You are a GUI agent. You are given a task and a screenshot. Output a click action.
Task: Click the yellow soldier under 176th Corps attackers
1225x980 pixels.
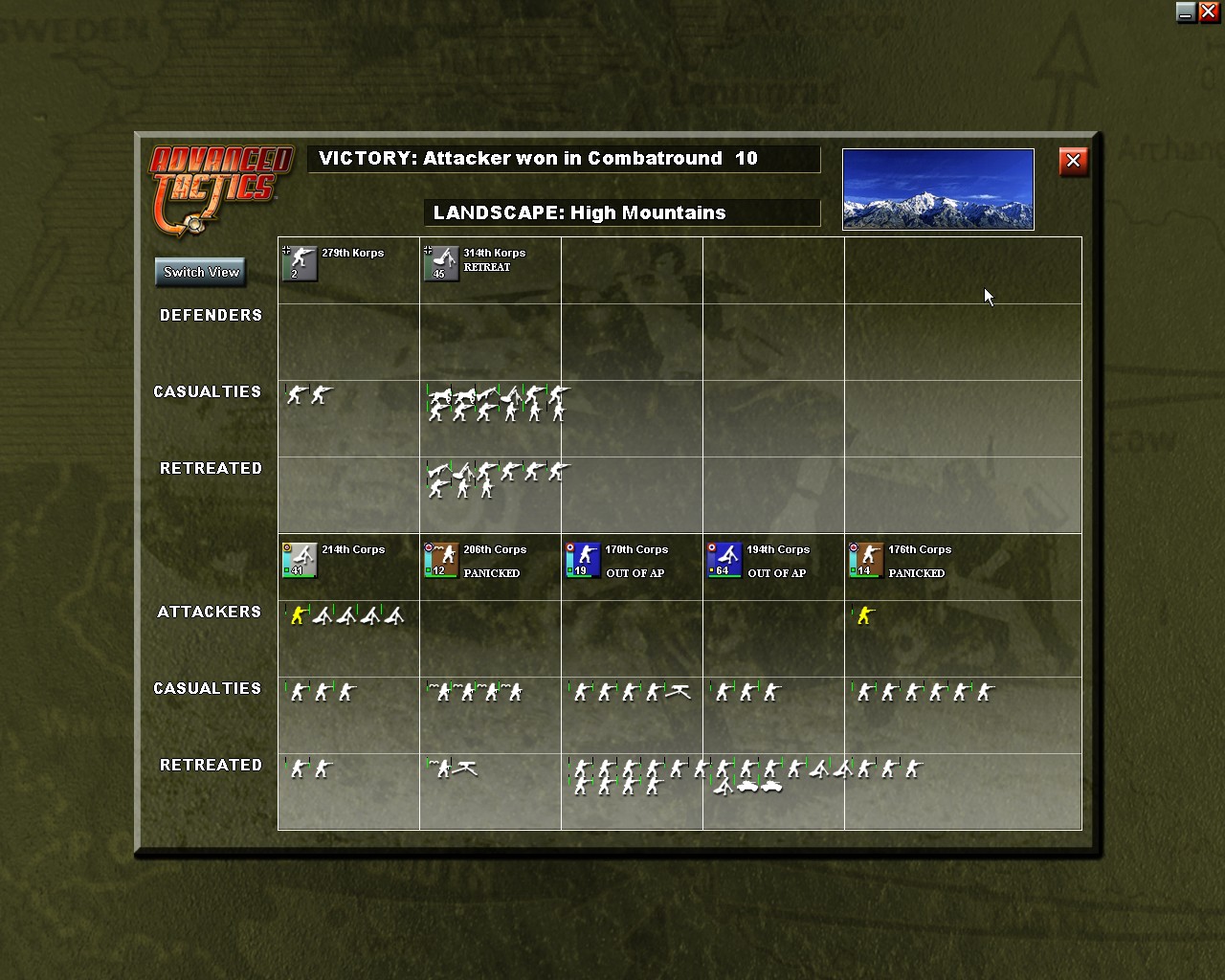862,617
